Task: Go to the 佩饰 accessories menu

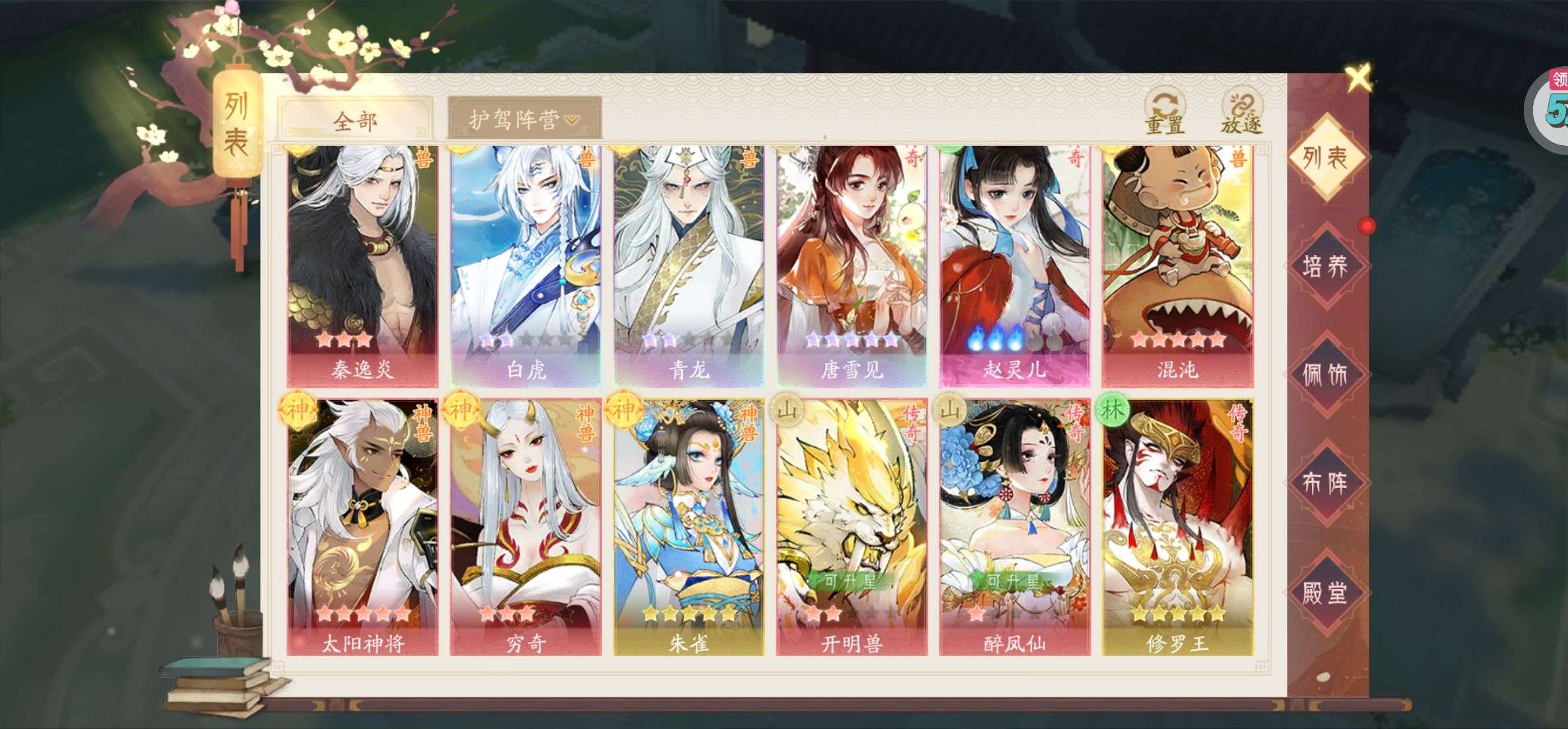Action: [x=1325, y=374]
